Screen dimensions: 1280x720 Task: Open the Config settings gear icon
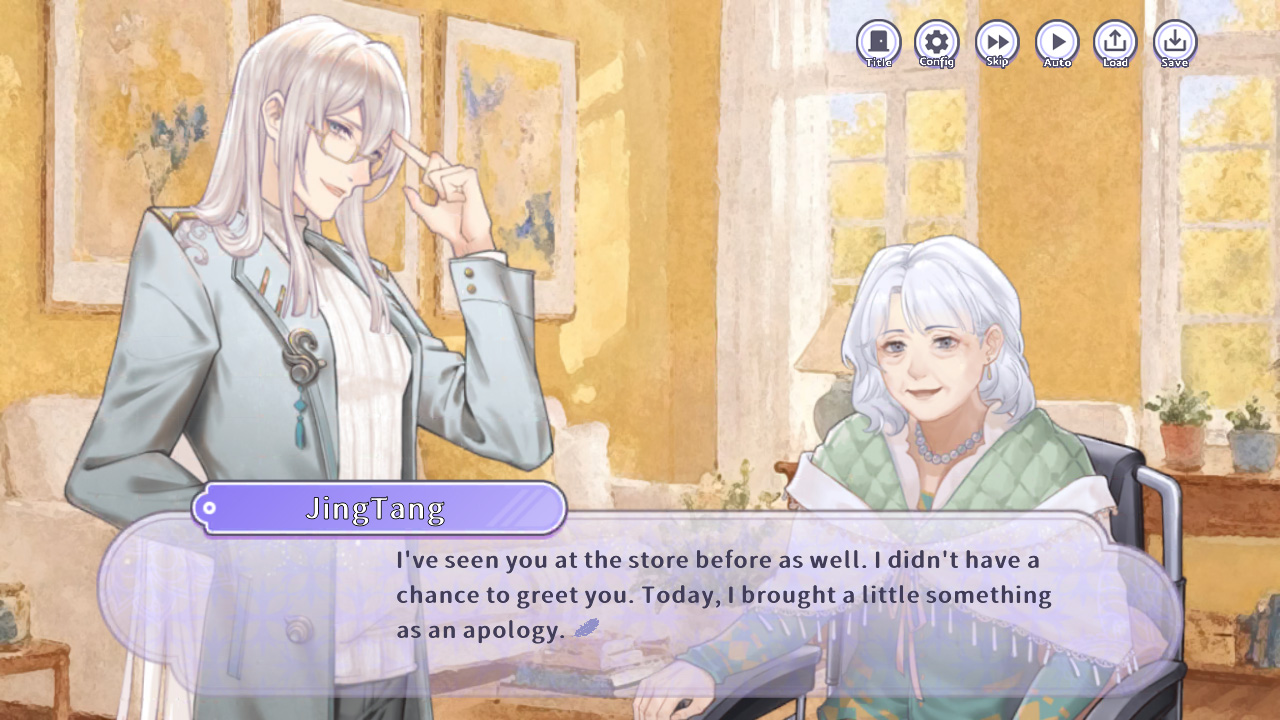[x=938, y=40]
